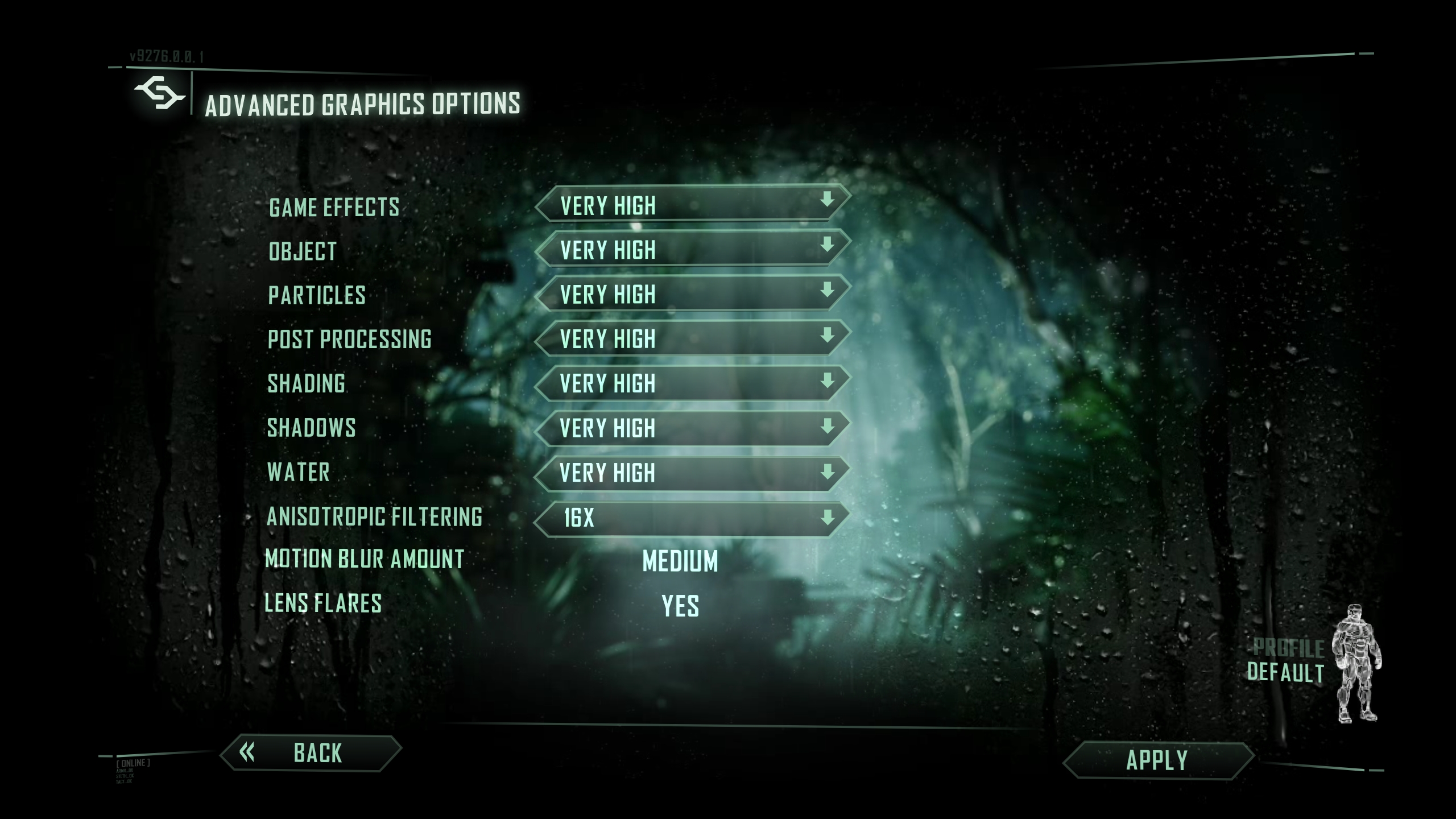Select the Shading quality dropdown
This screenshot has width=1456, height=819.
click(693, 383)
